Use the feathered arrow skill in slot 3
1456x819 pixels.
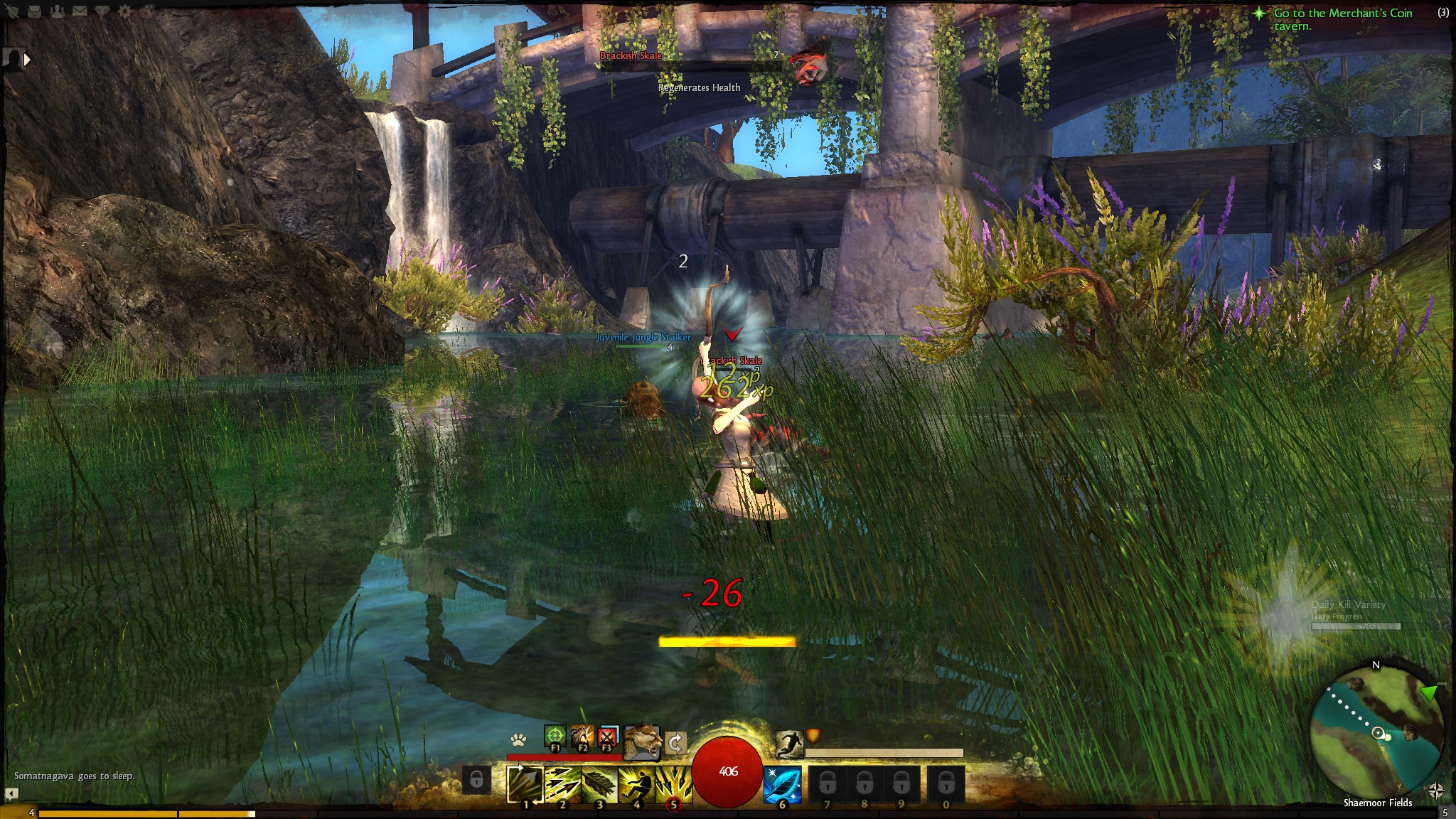coord(600,785)
